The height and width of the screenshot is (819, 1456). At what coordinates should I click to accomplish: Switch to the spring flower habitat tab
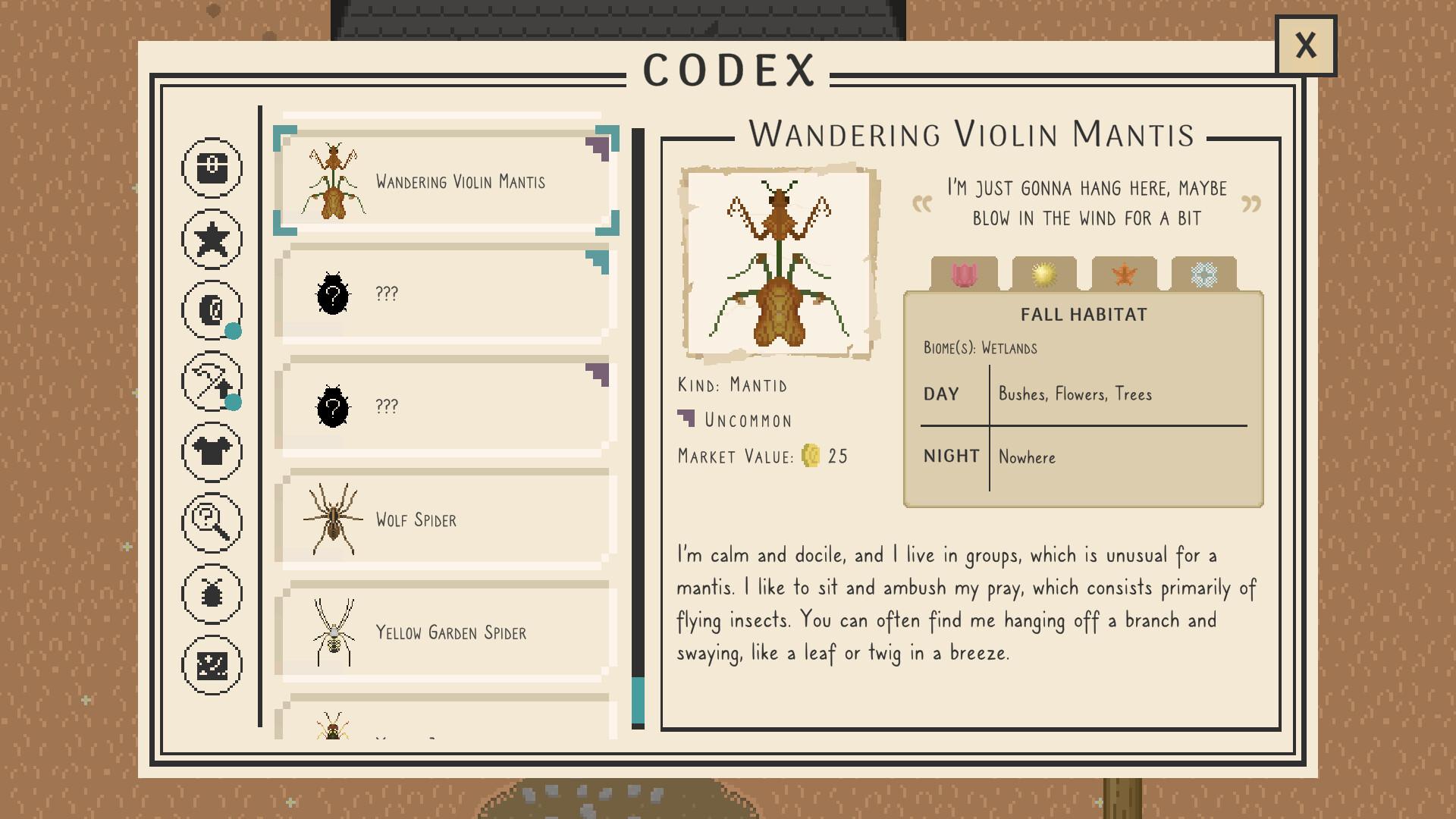966,275
